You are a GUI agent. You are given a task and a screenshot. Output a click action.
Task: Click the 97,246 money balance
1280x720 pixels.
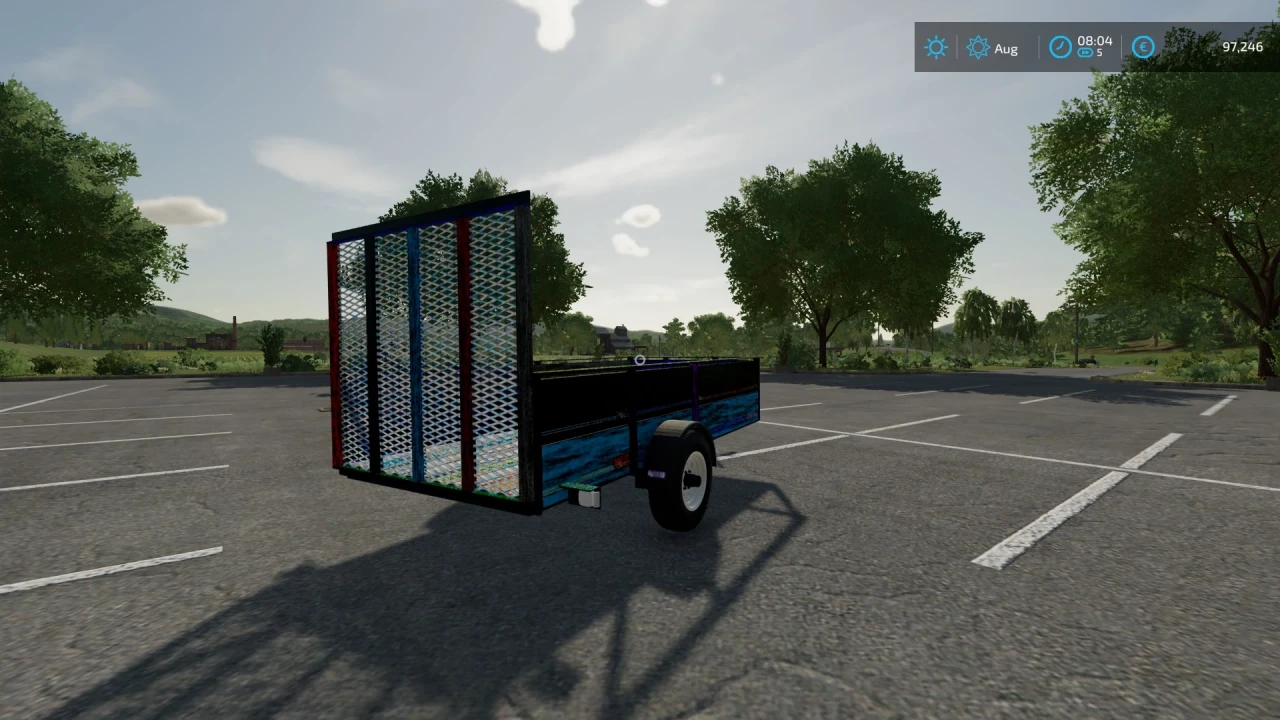1244,47
